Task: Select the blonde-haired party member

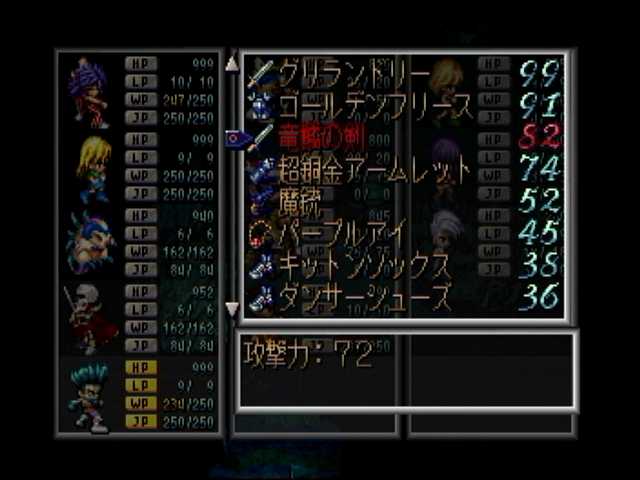Action: (92, 167)
